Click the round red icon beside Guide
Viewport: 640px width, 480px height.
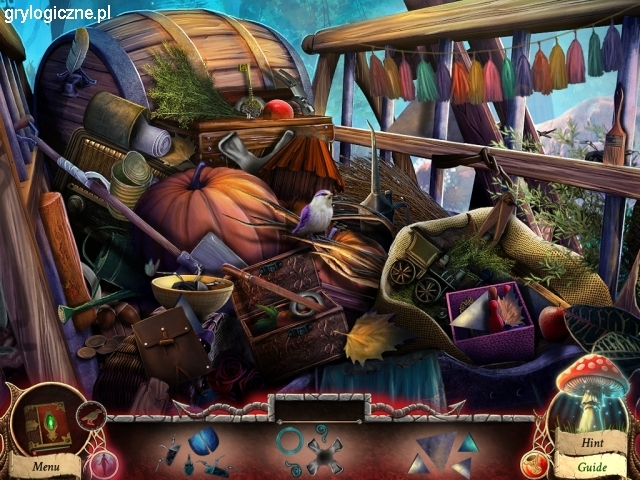[x=533, y=463]
